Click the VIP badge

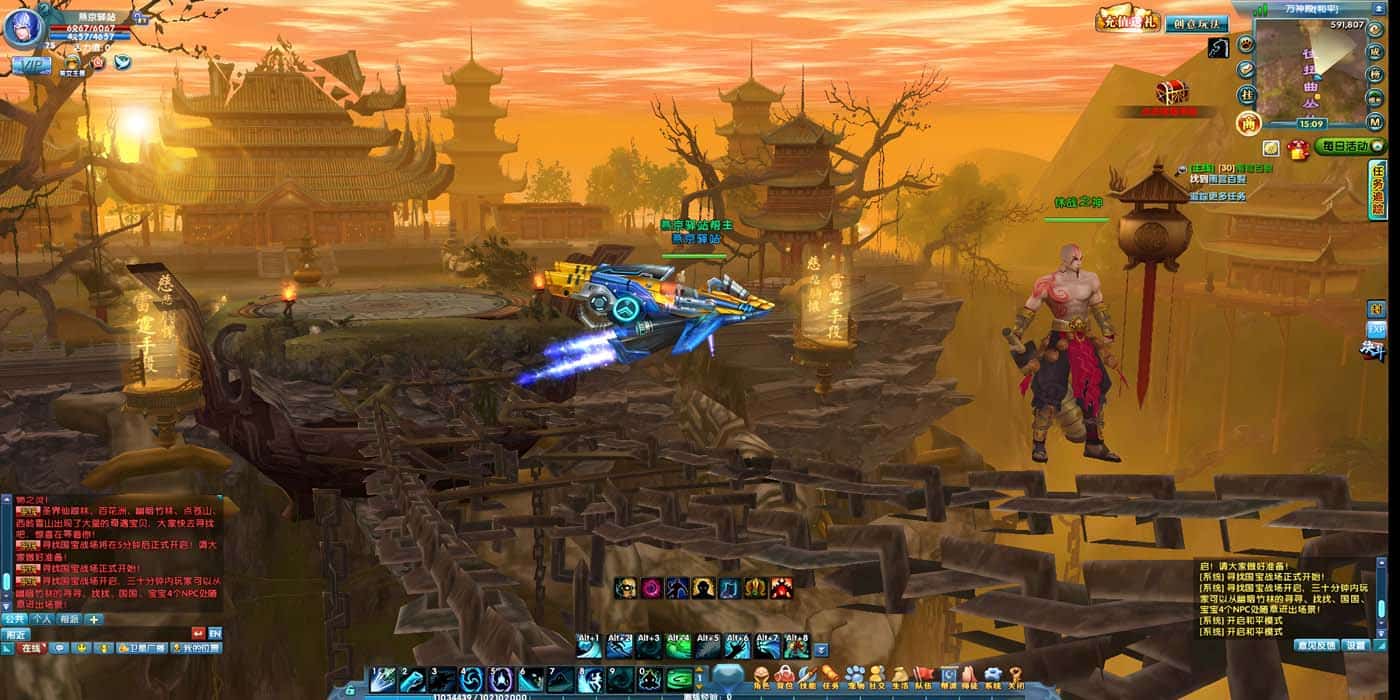[x=31, y=64]
